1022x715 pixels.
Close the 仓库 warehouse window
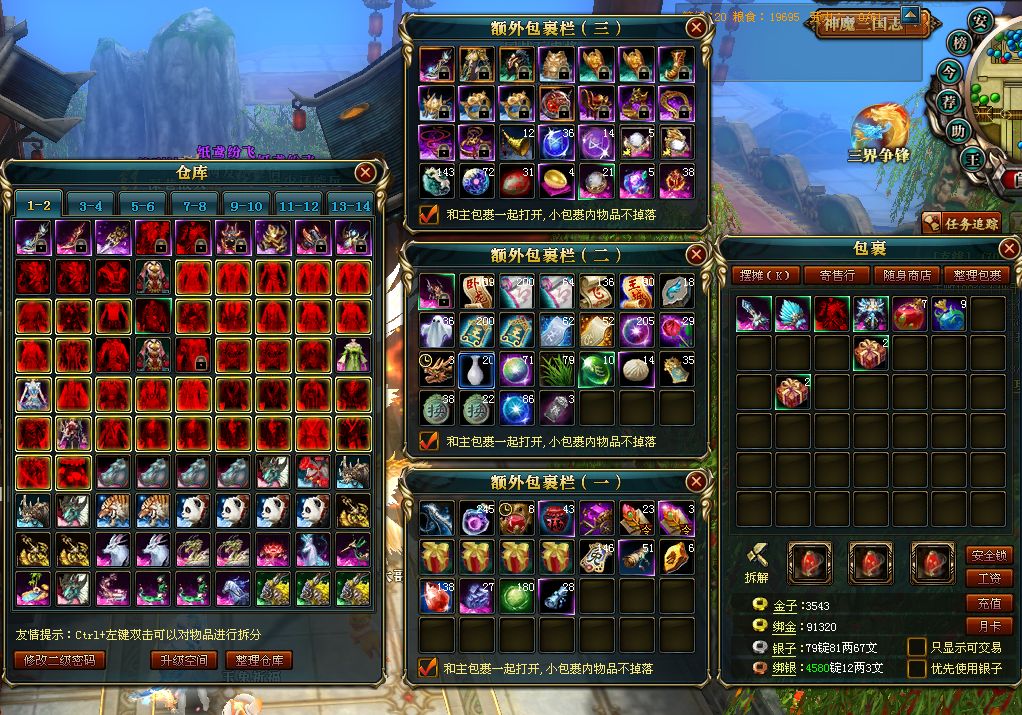(x=365, y=173)
